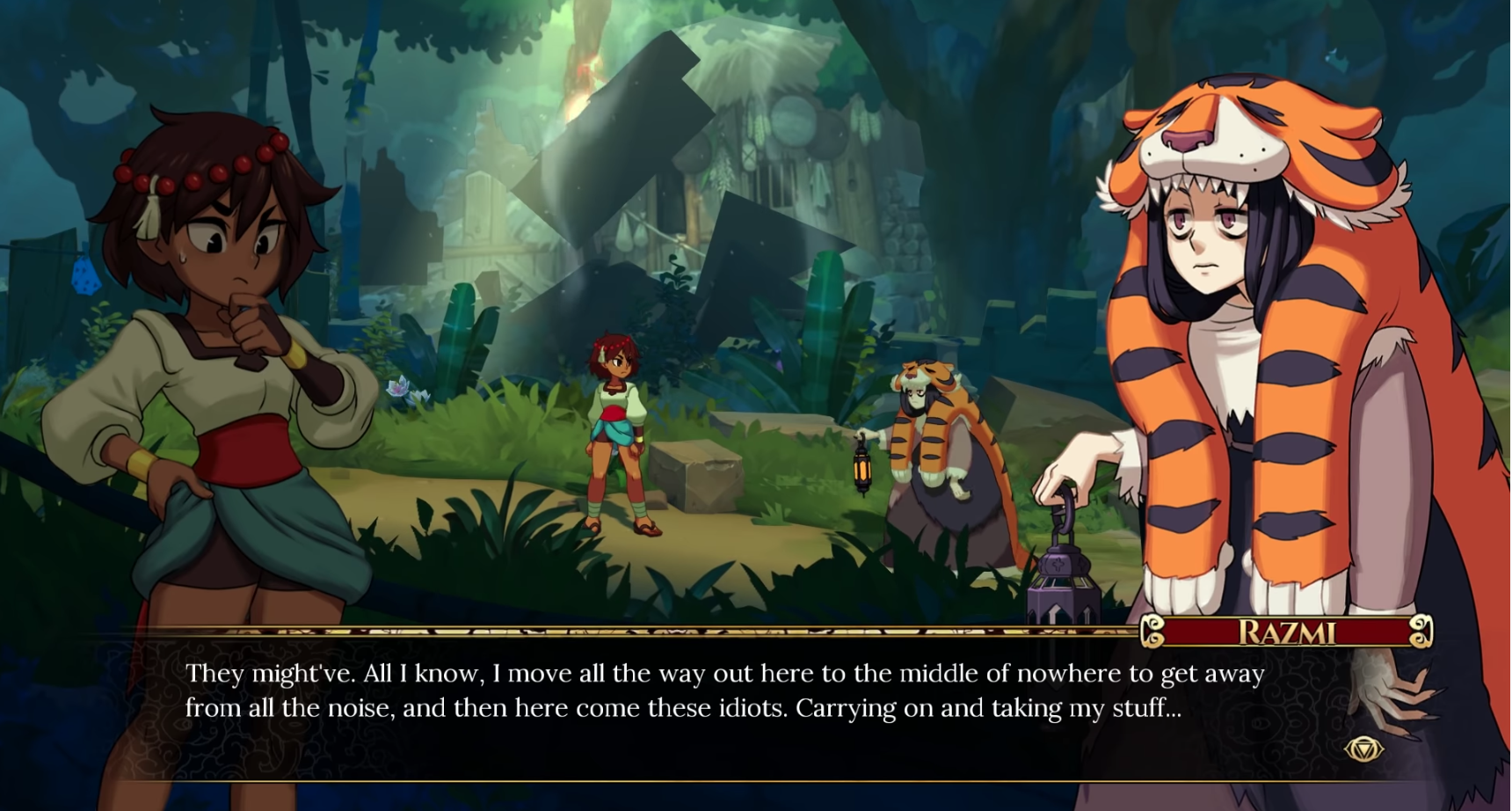The width and height of the screenshot is (1512, 811).
Task: Click the gold scroll ornament left of Razmi's nameplate
Action: click(1153, 630)
